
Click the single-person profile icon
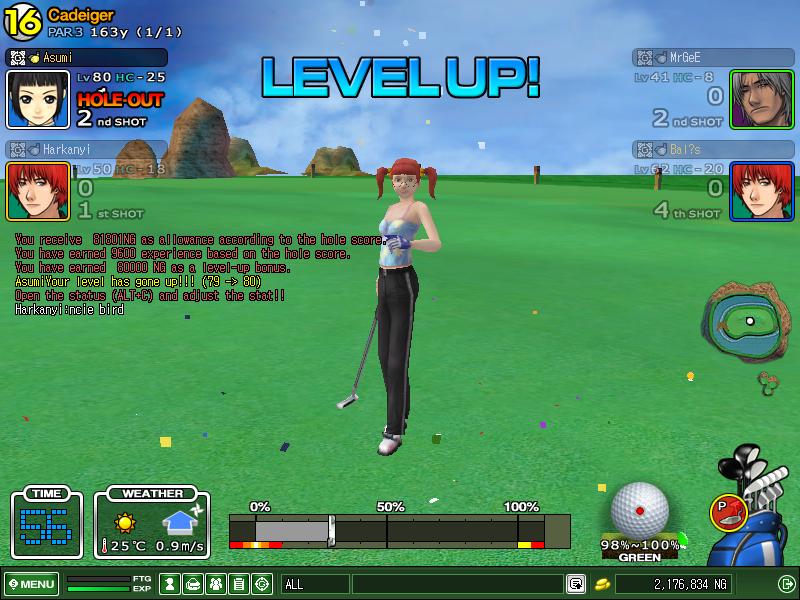(x=170, y=584)
